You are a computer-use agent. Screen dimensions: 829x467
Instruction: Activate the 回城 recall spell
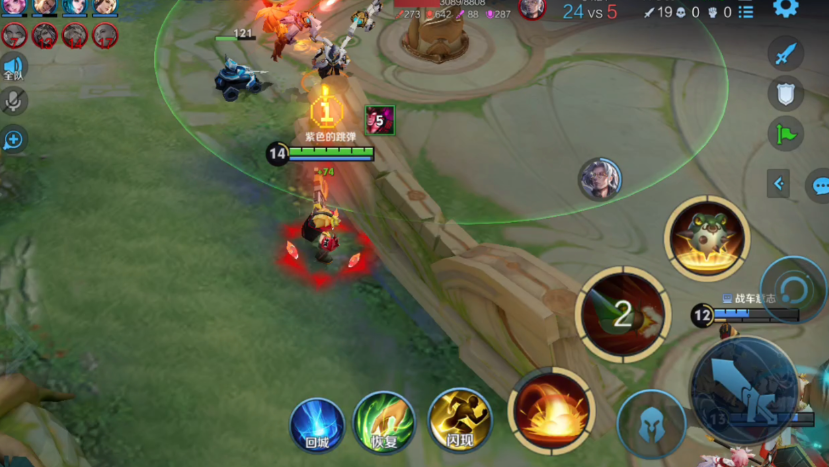tap(317, 424)
